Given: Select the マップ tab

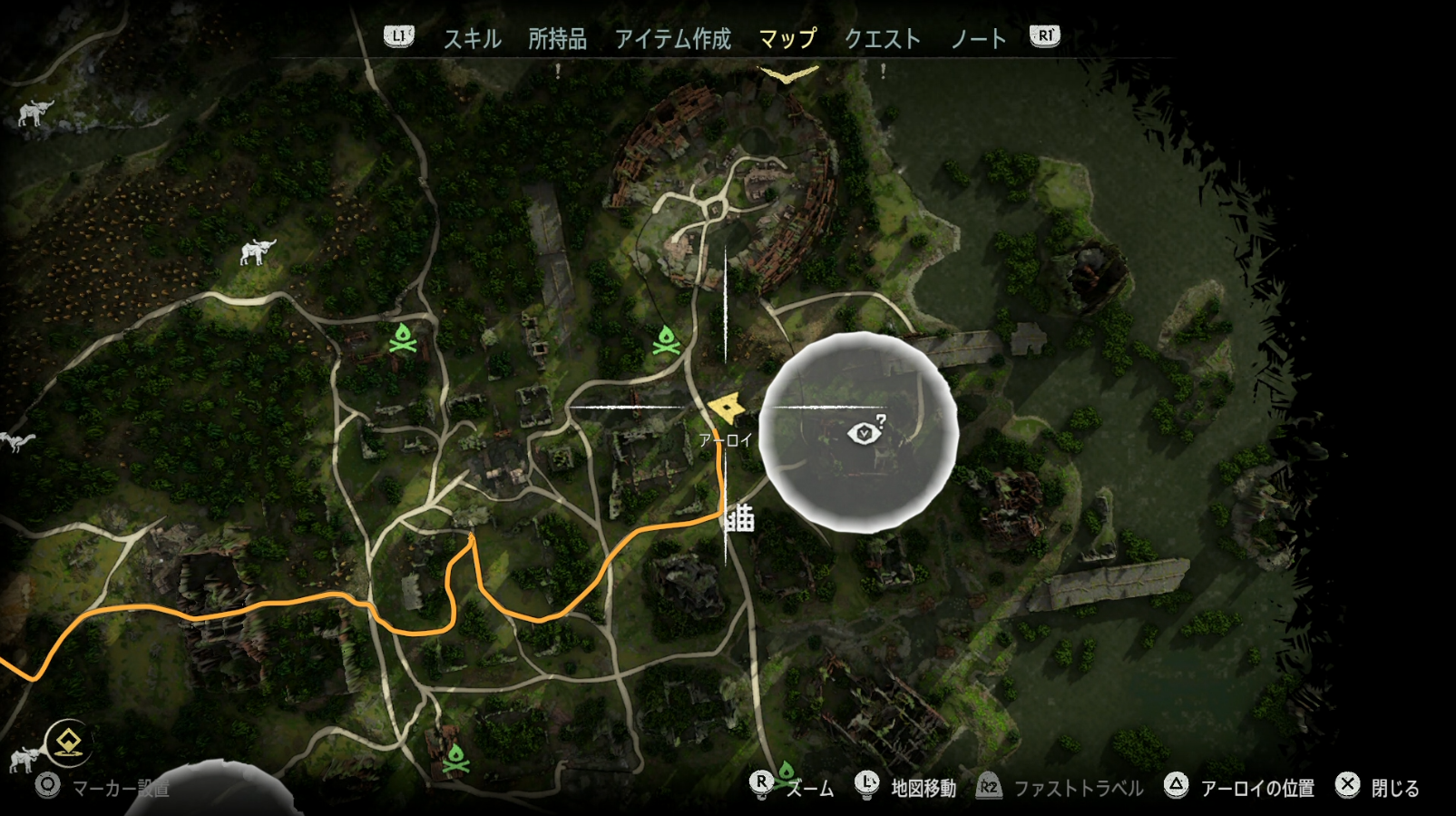Looking at the screenshot, I should point(787,38).
